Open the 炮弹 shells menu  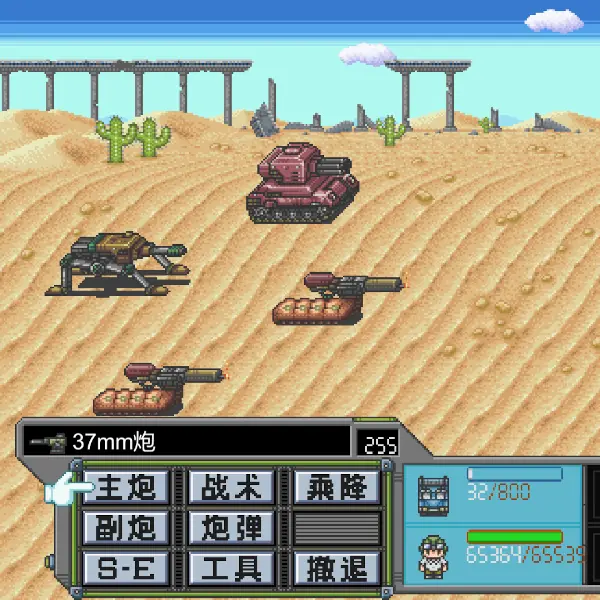coord(230,528)
